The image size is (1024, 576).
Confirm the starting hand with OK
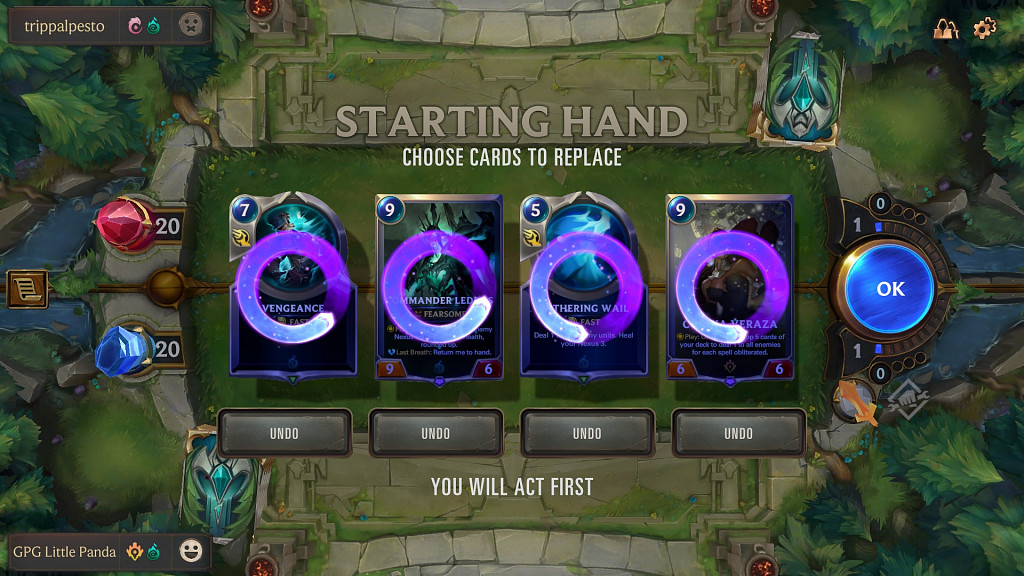tap(889, 289)
